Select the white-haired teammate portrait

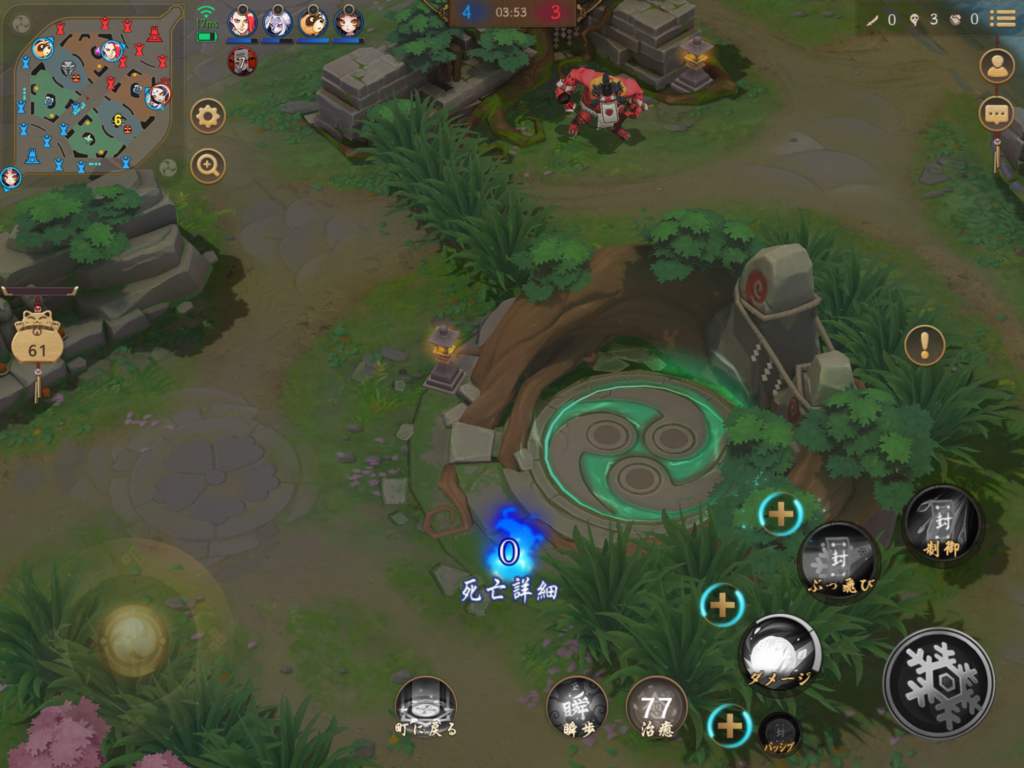click(277, 21)
